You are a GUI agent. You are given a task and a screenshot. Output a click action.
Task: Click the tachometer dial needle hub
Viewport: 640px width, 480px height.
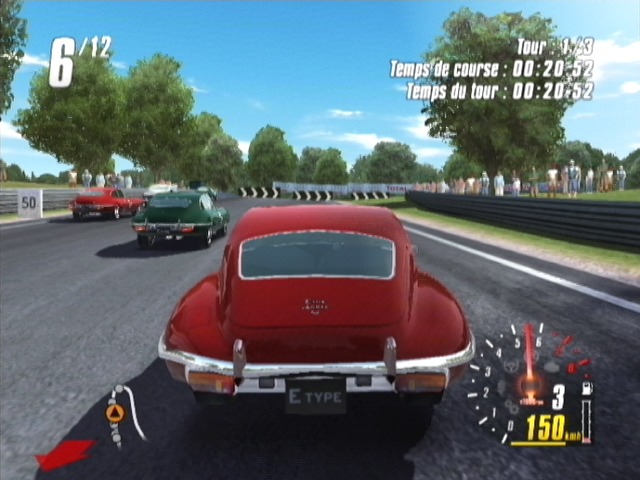point(531,384)
